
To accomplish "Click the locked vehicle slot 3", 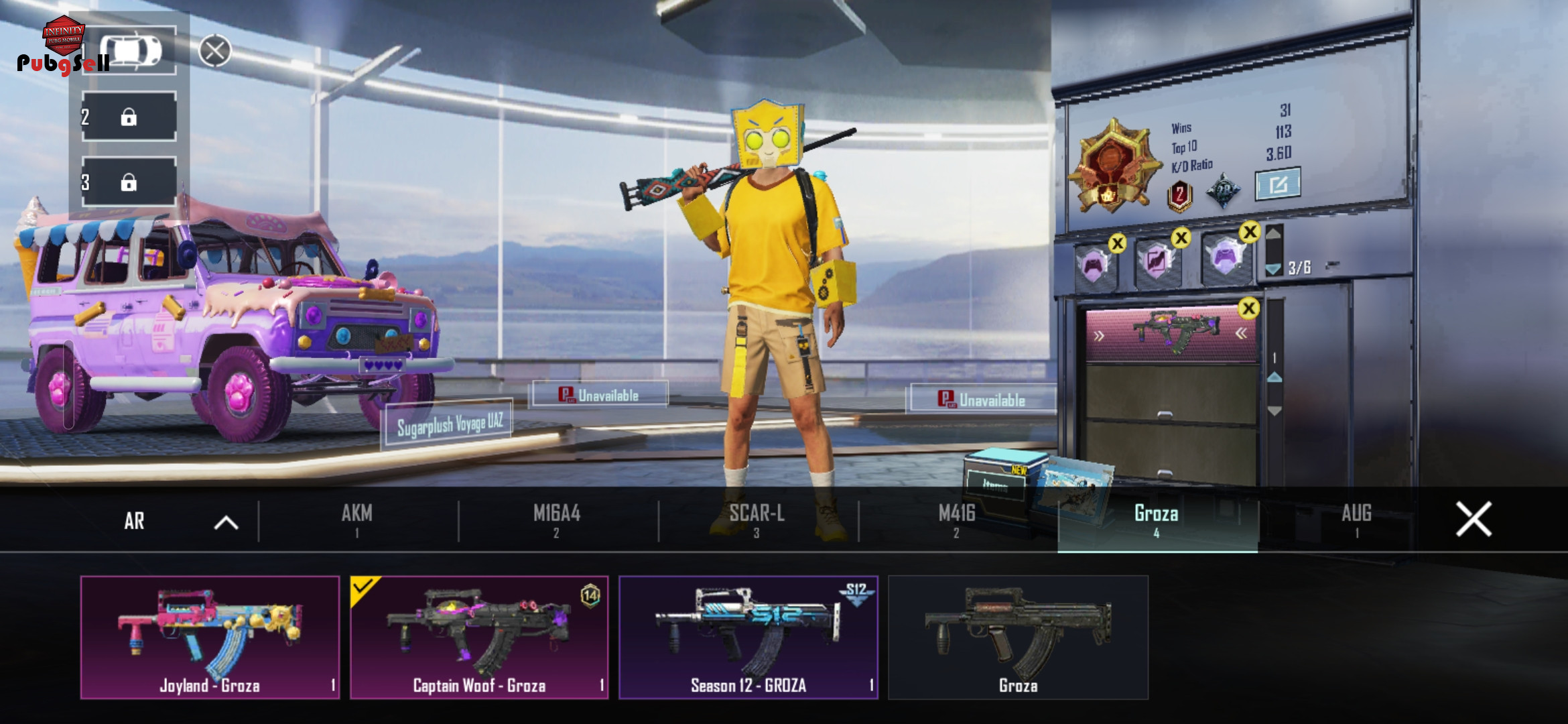I will point(129,182).
